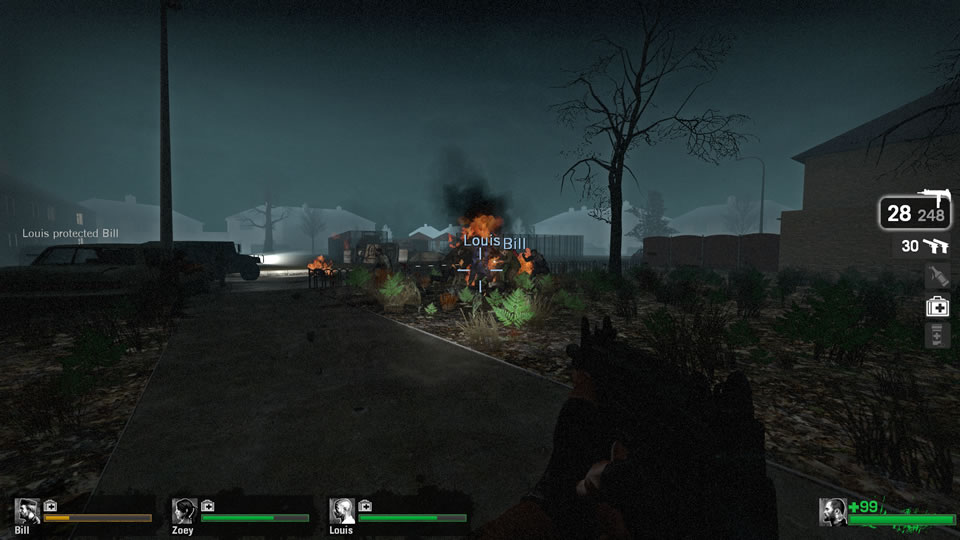Select the Molotov bottle slot
This screenshot has height=540, width=960.
click(937, 276)
